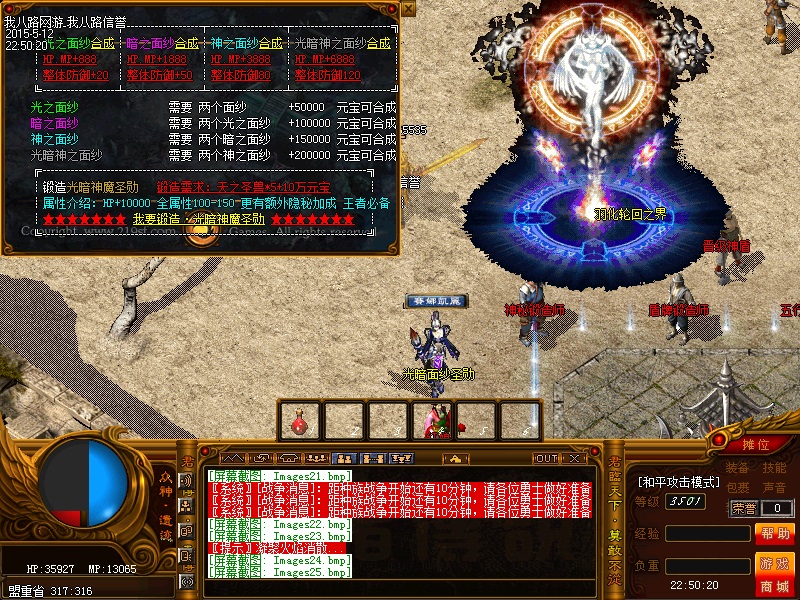Choose 我要锻造·光暗神魔圣勋

pyautogui.click(x=199, y=219)
